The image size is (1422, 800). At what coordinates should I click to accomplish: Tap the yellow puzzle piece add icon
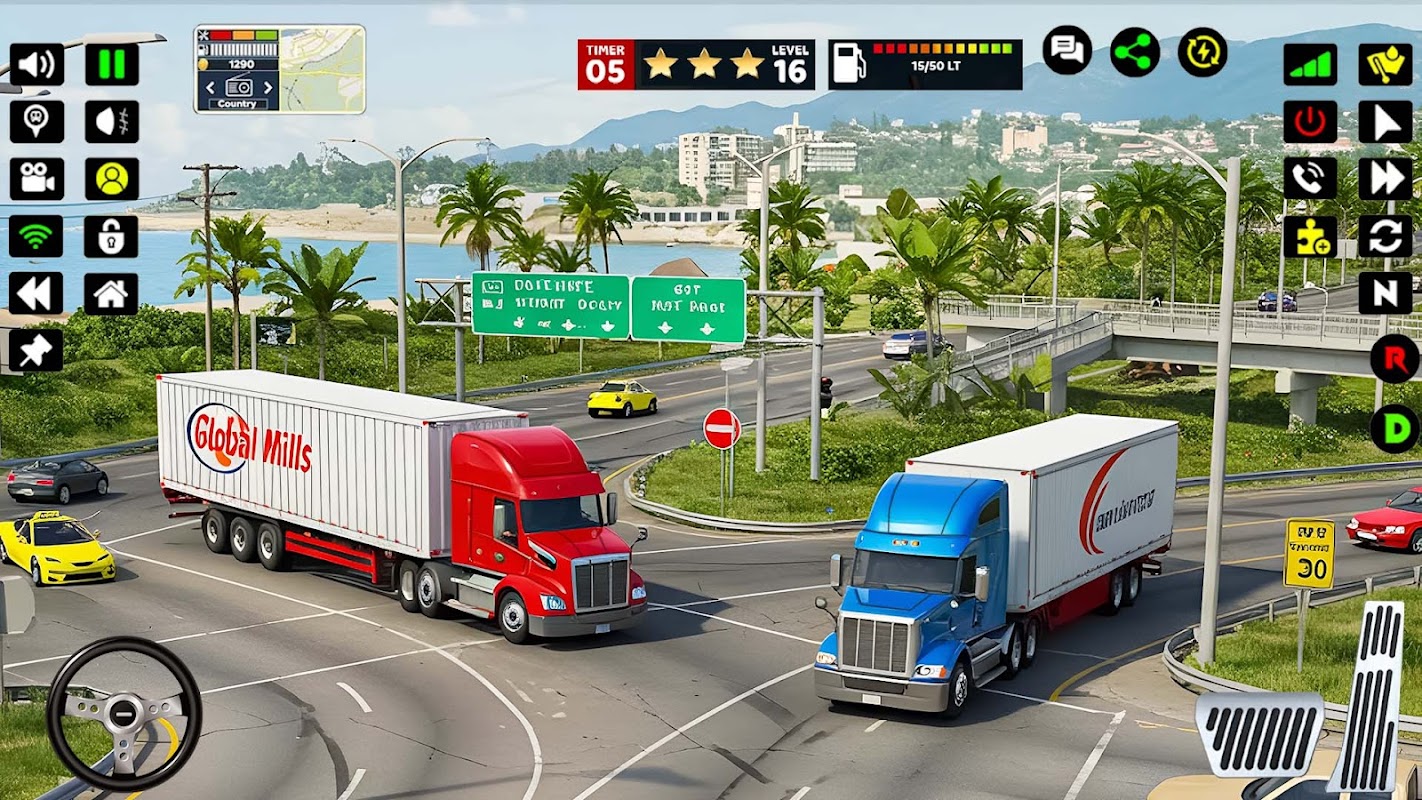coord(1310,237)
